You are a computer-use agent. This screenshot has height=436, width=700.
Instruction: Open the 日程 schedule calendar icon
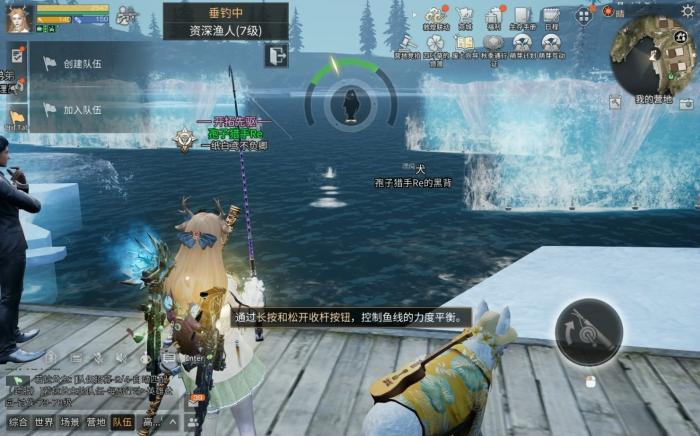point(551,16)
